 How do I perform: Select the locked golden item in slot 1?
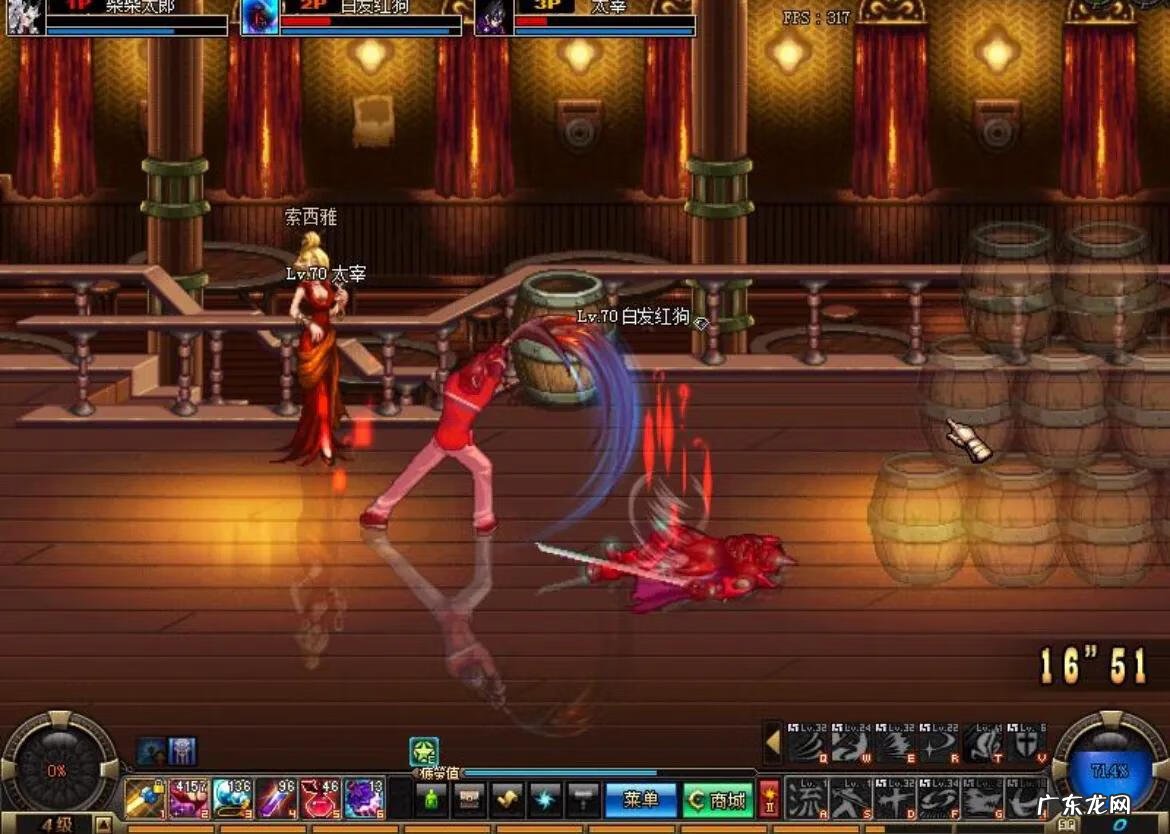145,799
